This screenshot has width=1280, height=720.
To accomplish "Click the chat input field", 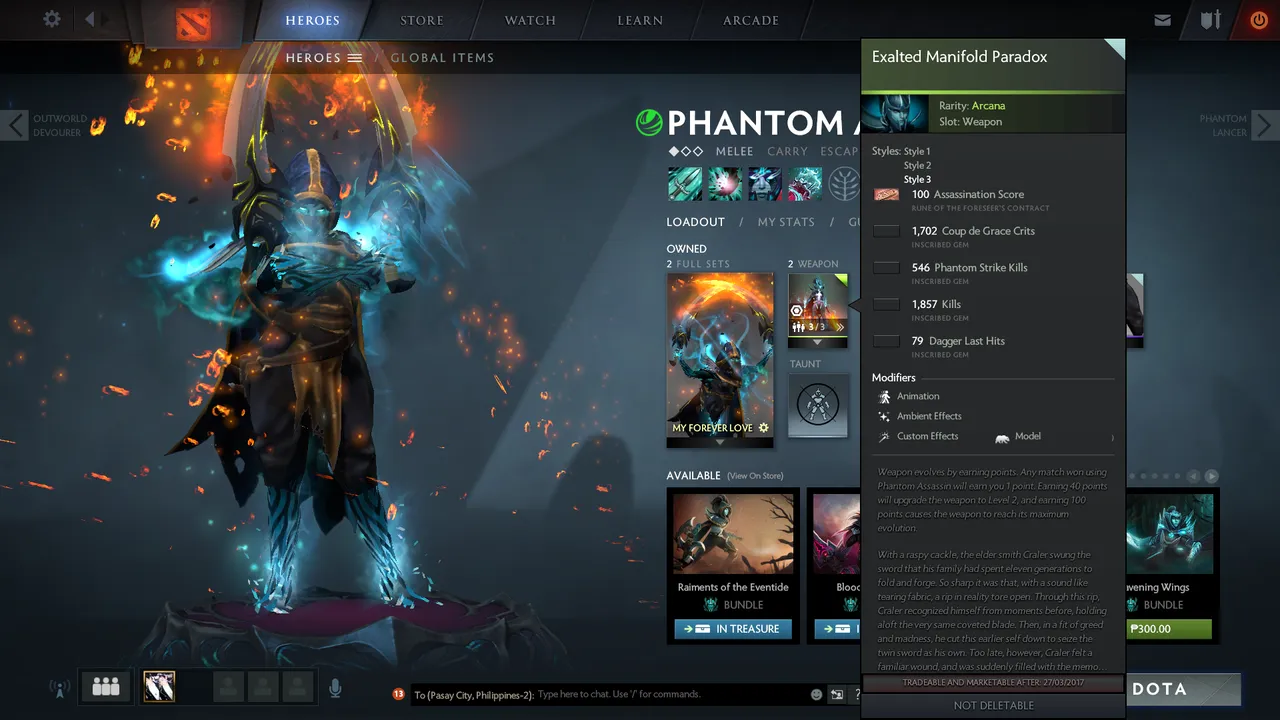I will (x=670, y=694).
